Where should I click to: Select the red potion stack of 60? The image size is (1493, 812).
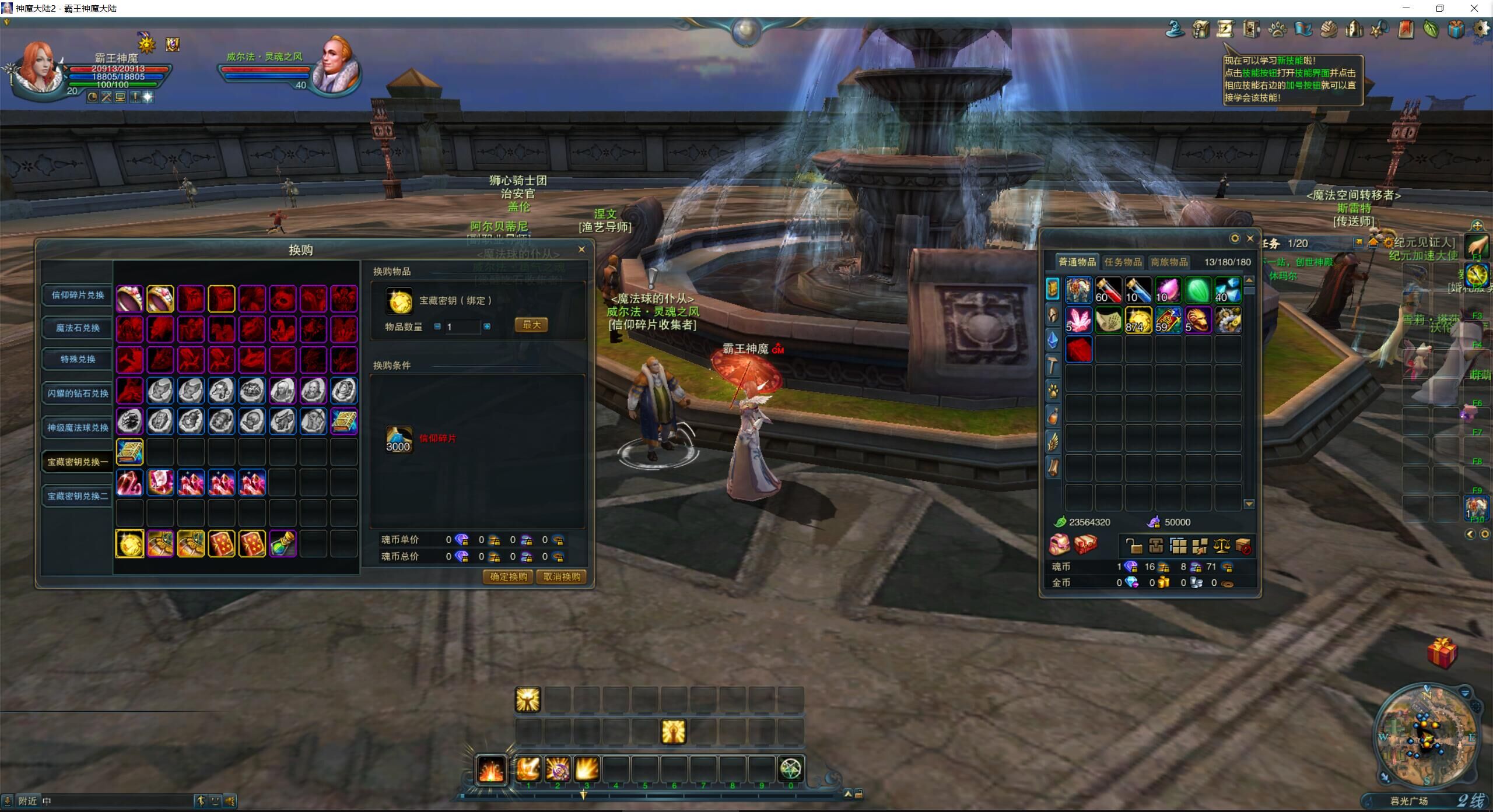(x=1108, y=290)
